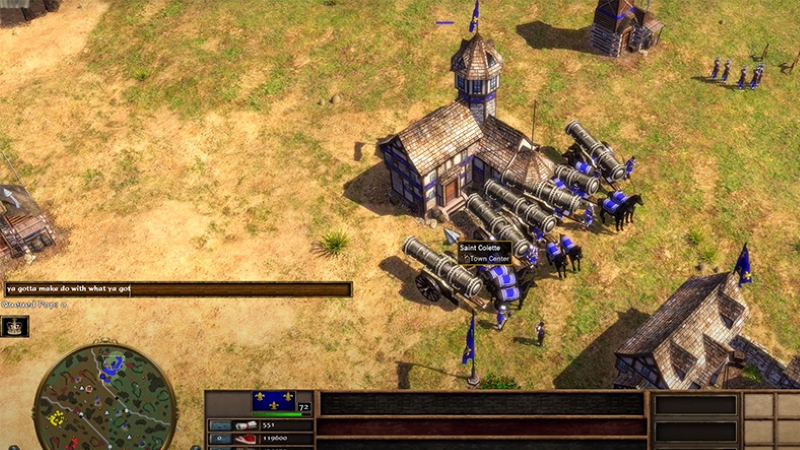Click the circular minimap
This screenshot has width=800, height=450.
click(x=105, y=397)
